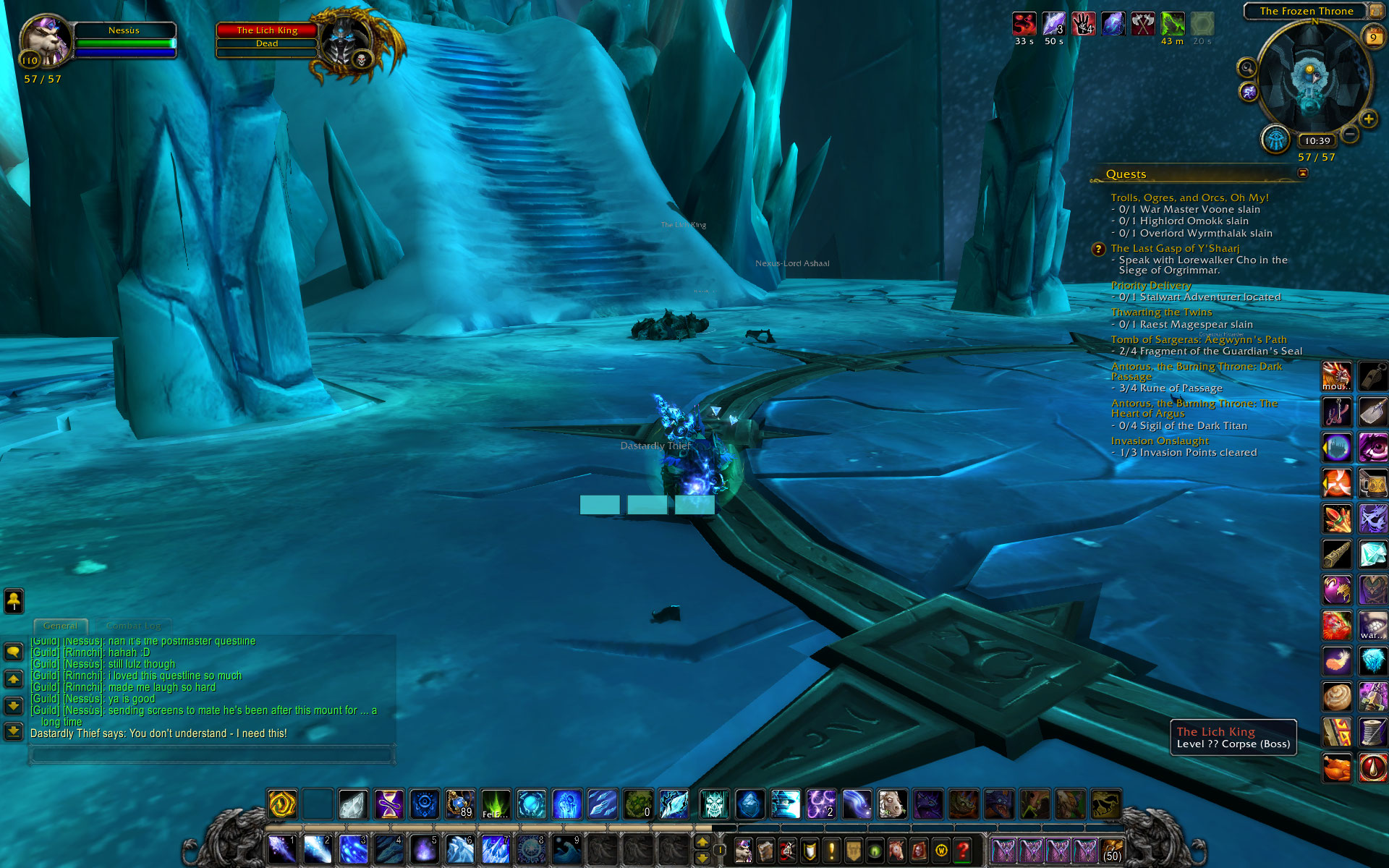Viewport: 1389px width, 868px height.
Task: Select the Invasion Onslaught quest entry
Action: [x=1160, y=441]
